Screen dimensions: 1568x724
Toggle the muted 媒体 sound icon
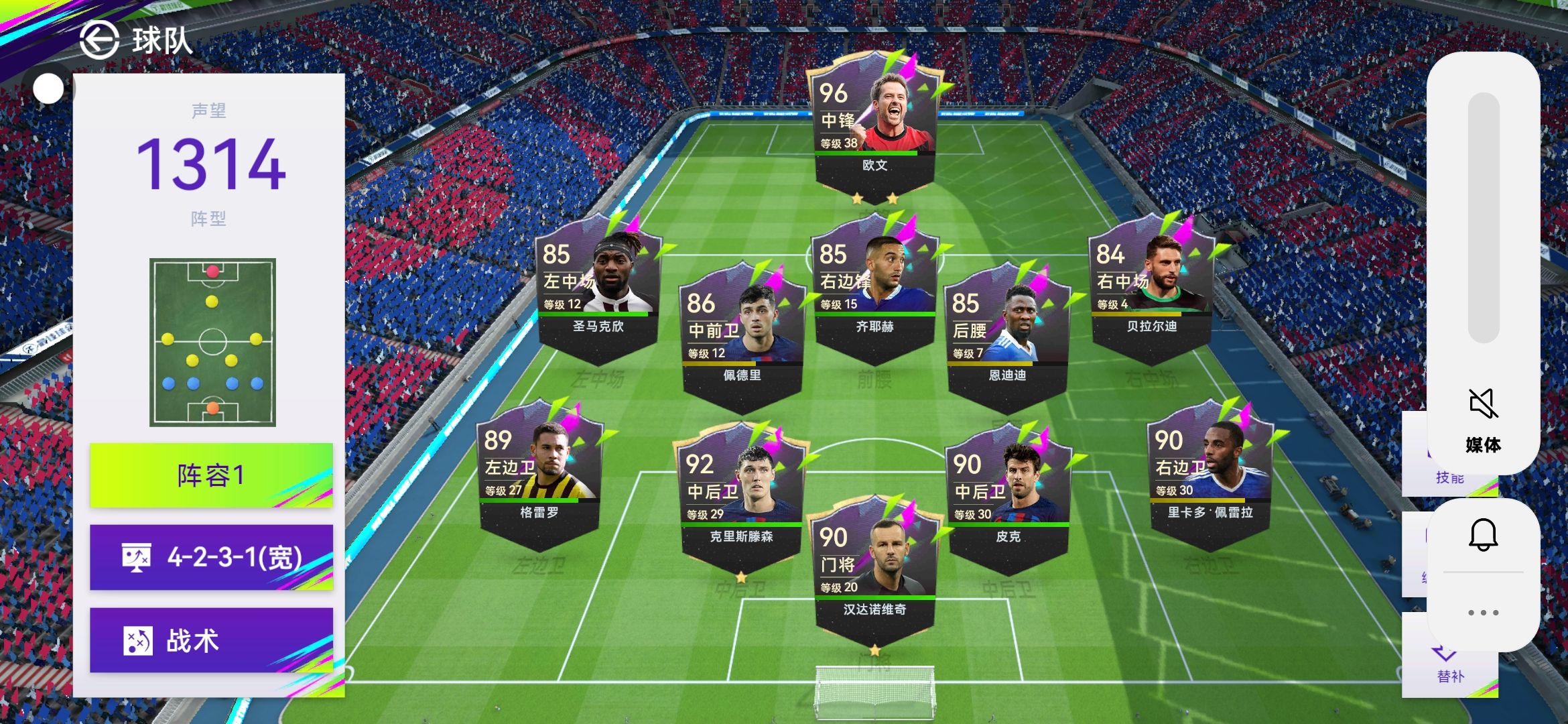tap(1483, 404)
